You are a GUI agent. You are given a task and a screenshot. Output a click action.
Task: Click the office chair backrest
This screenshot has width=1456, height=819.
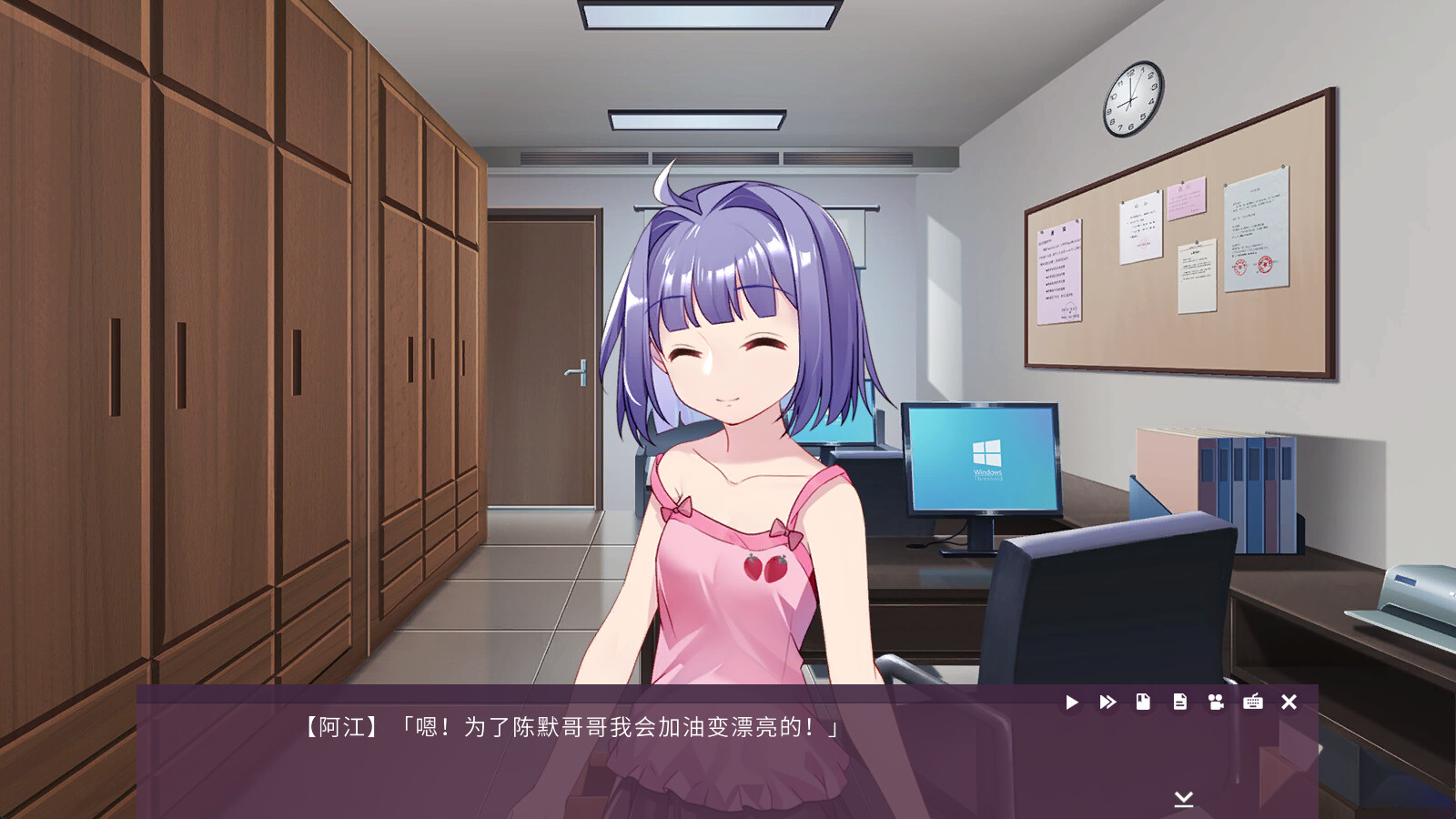pos(1110,601)
